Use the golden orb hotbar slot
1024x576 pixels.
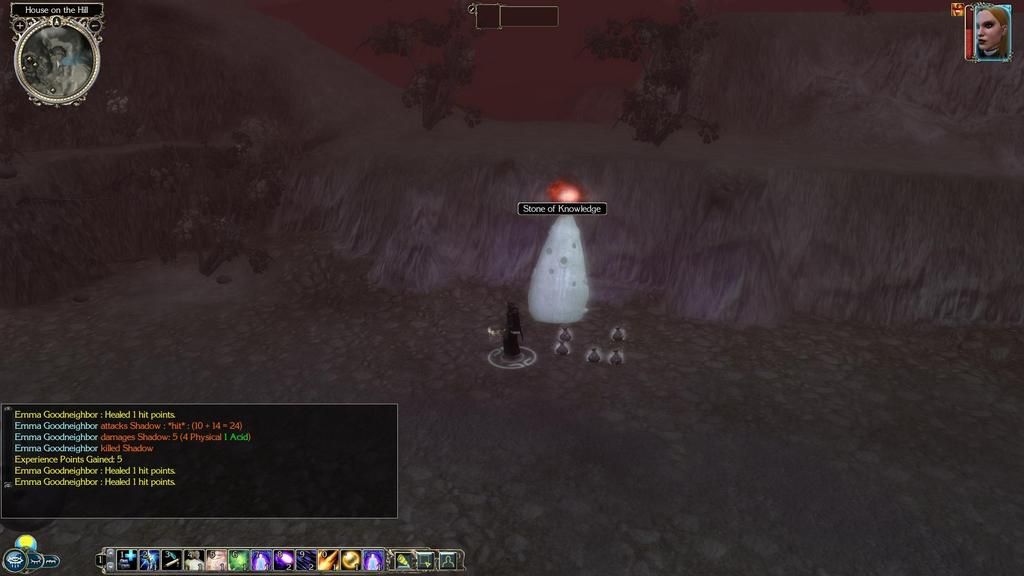(350, 560)
